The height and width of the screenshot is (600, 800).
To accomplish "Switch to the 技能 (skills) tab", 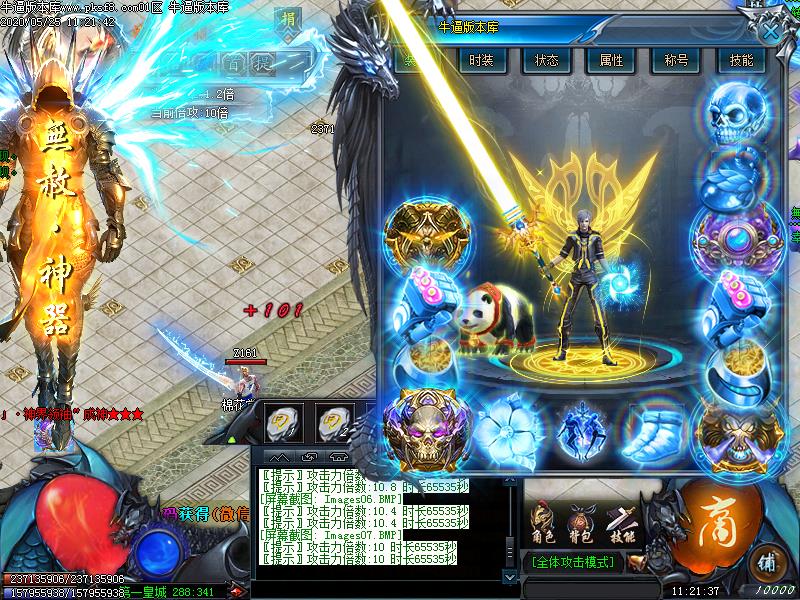I will click(741, 60).
